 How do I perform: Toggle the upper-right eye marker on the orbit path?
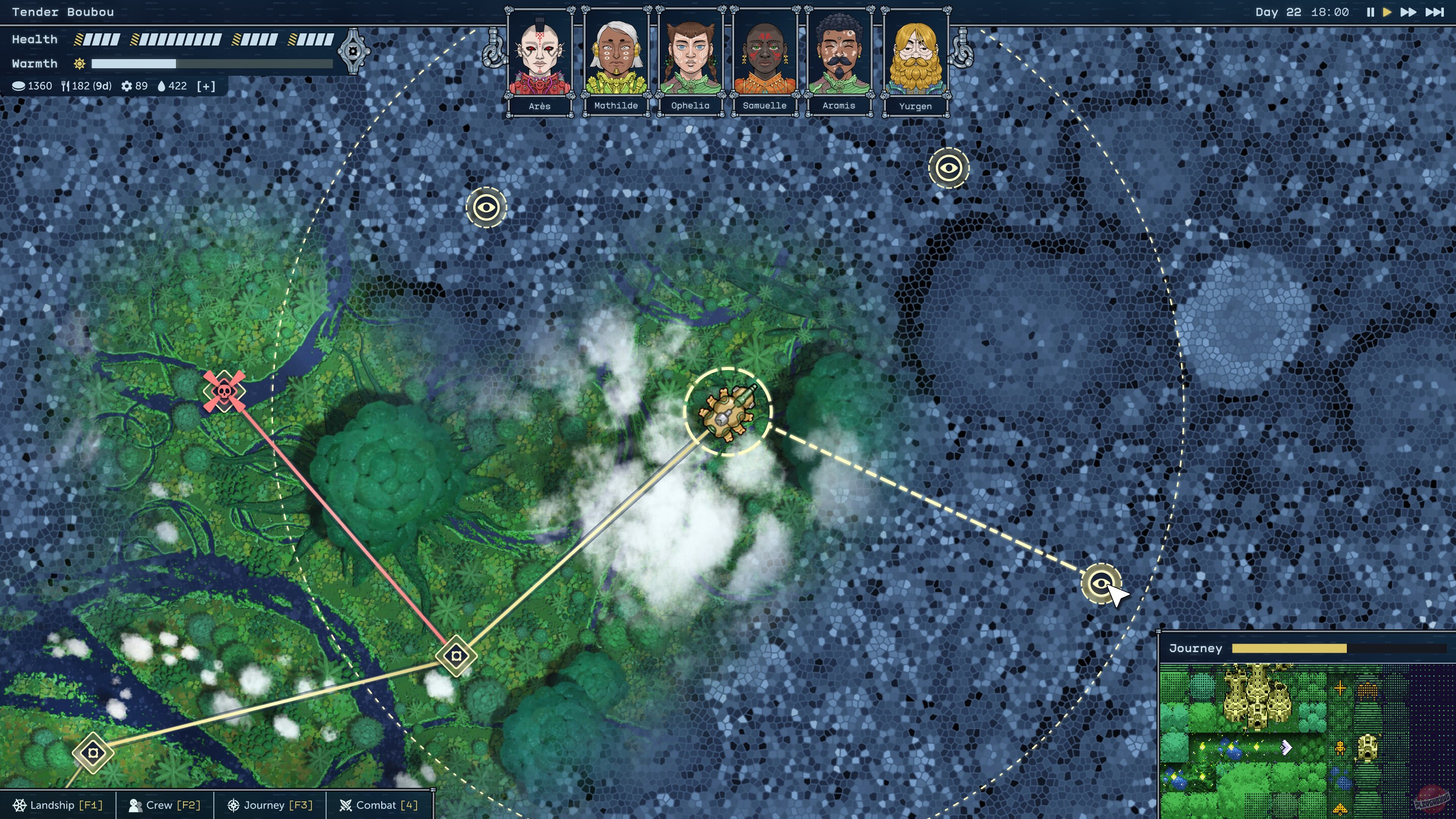948,168
